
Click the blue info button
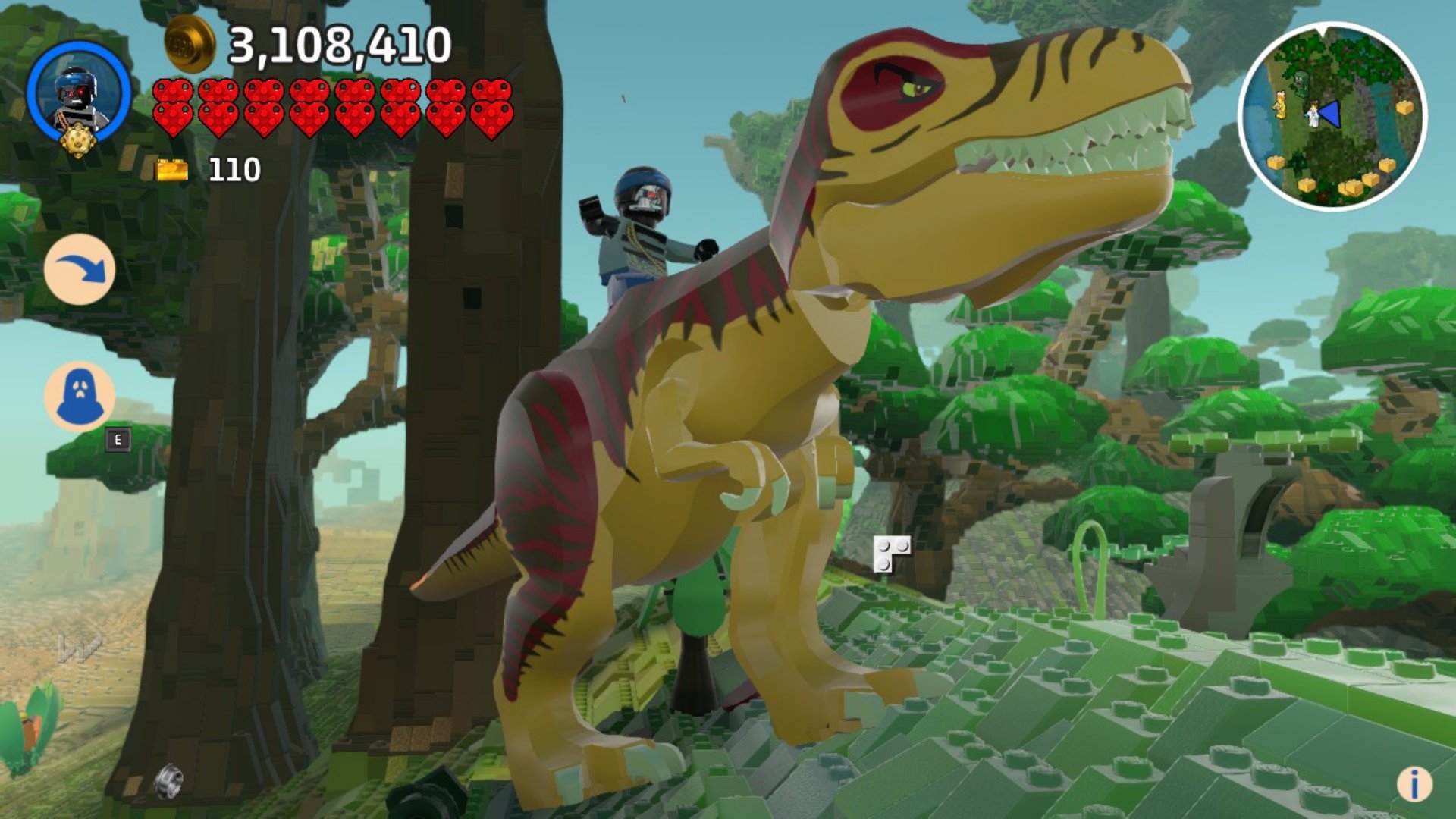[1414, 783]
